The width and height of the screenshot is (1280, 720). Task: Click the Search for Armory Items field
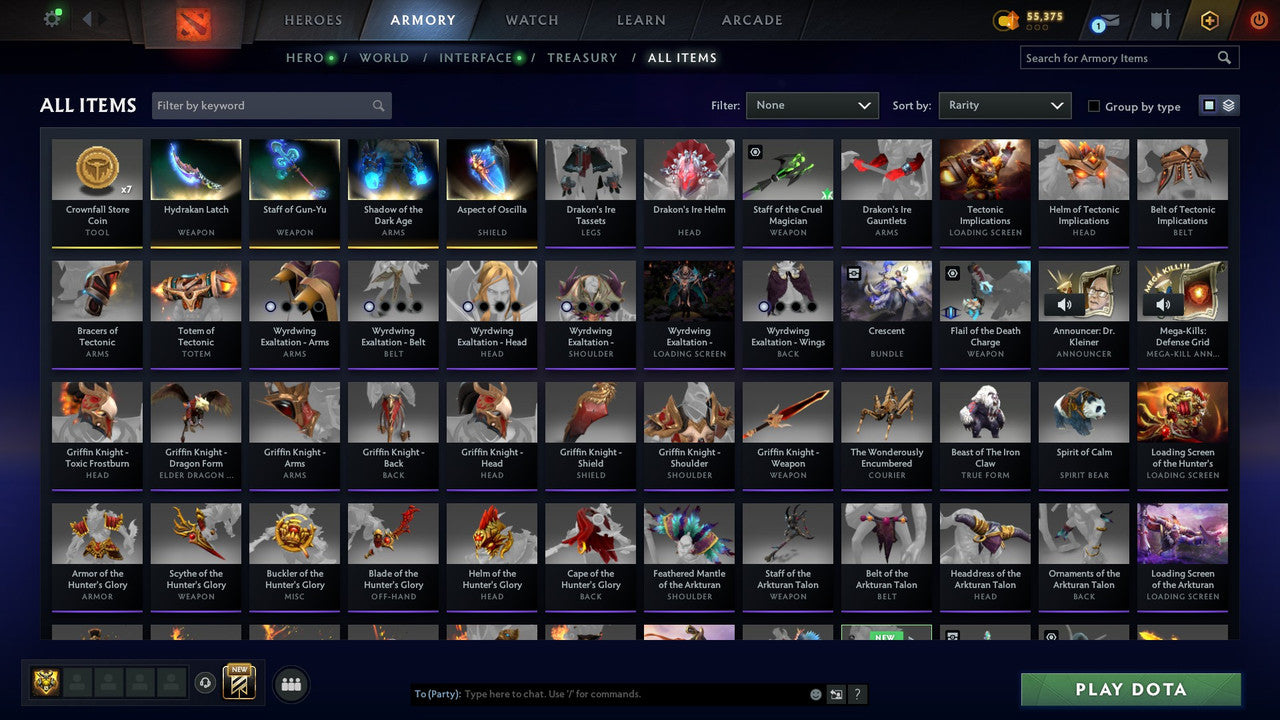click(x=1120, y=57)
